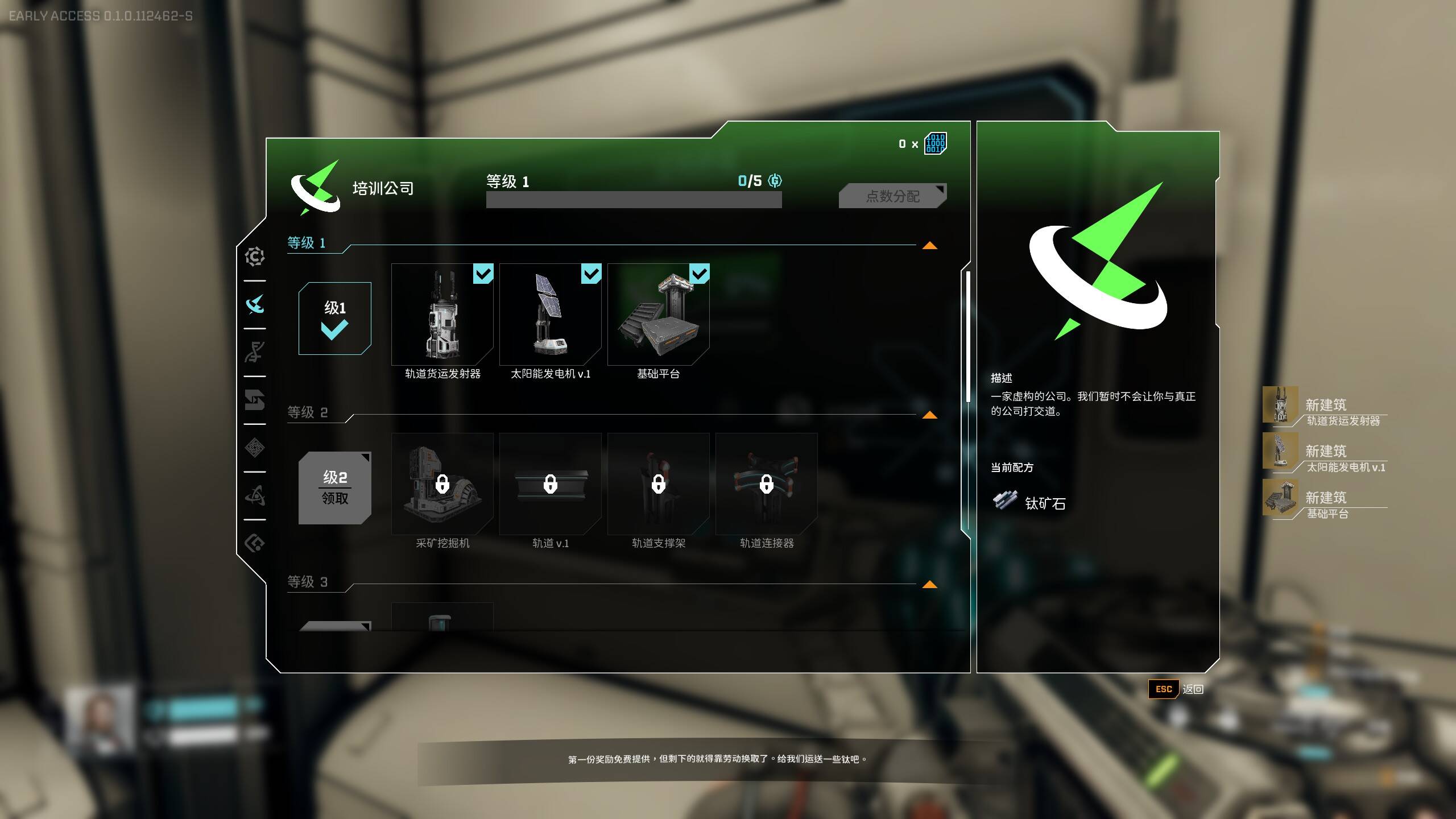Image resolution: width=1456 pixels, height=819 pixels.
Task: Switch to the atom orbit company tab
Action: point(255,495)
